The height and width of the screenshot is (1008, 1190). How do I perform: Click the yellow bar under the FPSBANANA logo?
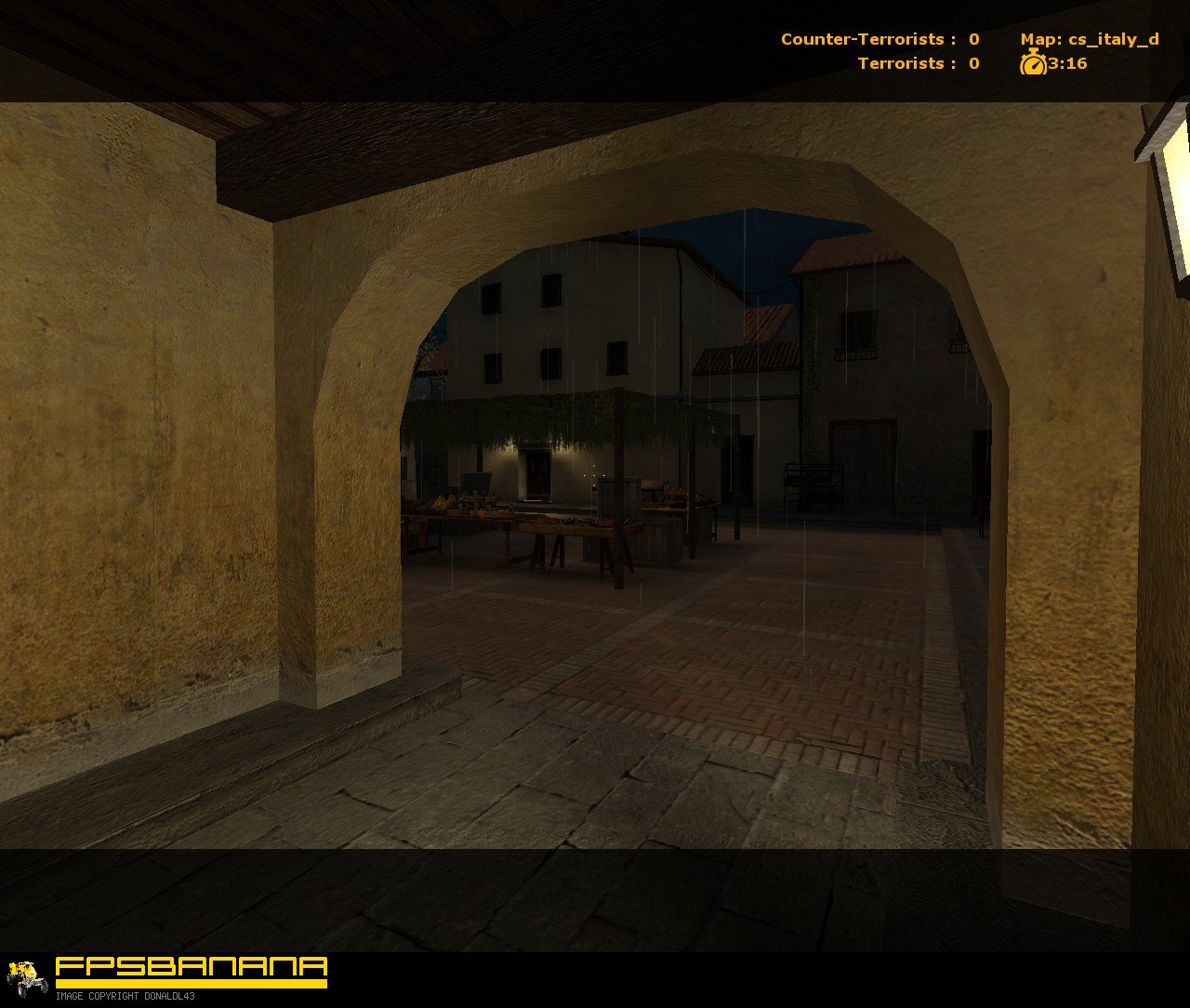click(191, 983)
